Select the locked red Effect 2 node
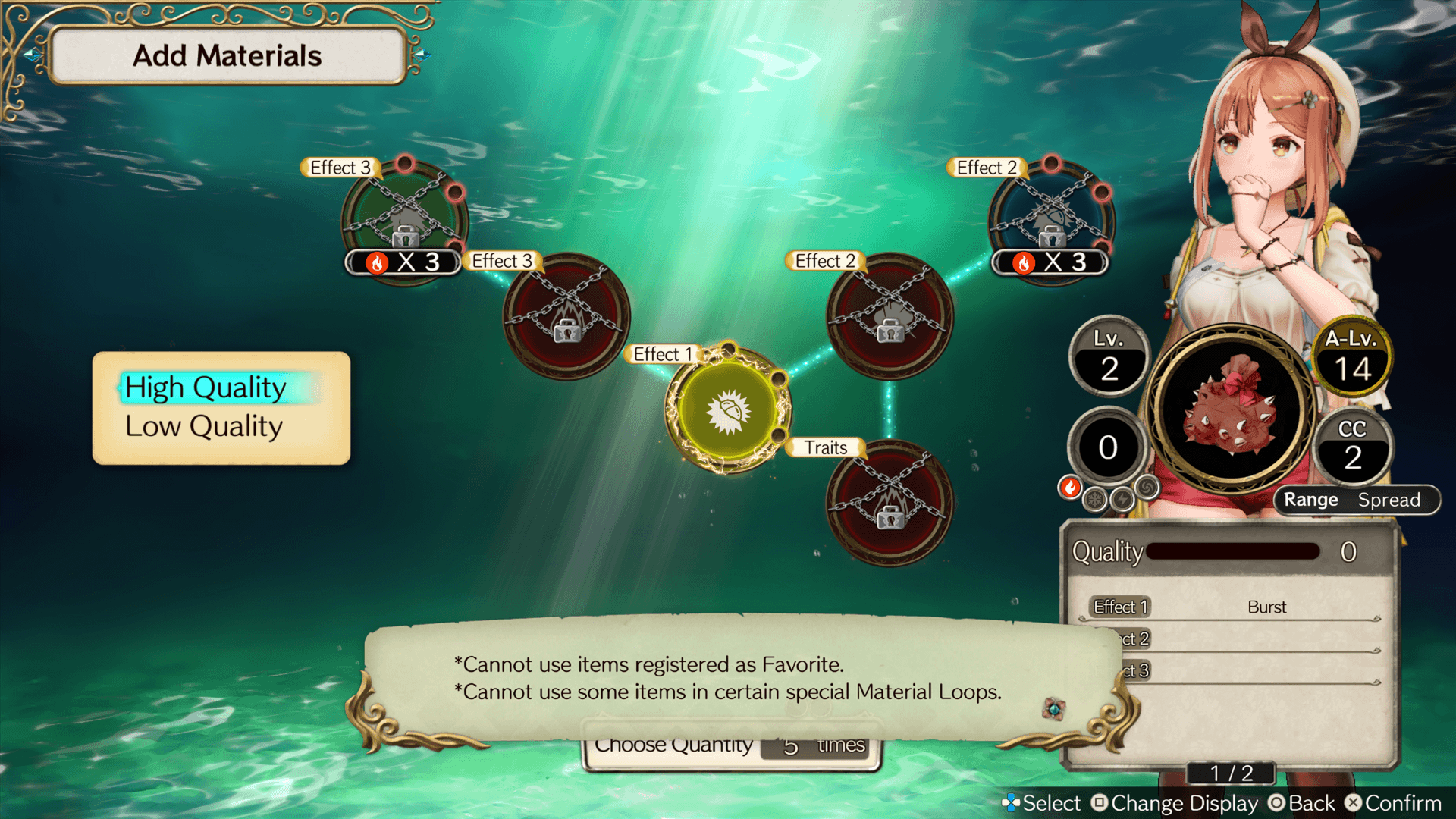 [x=890, y=315]
